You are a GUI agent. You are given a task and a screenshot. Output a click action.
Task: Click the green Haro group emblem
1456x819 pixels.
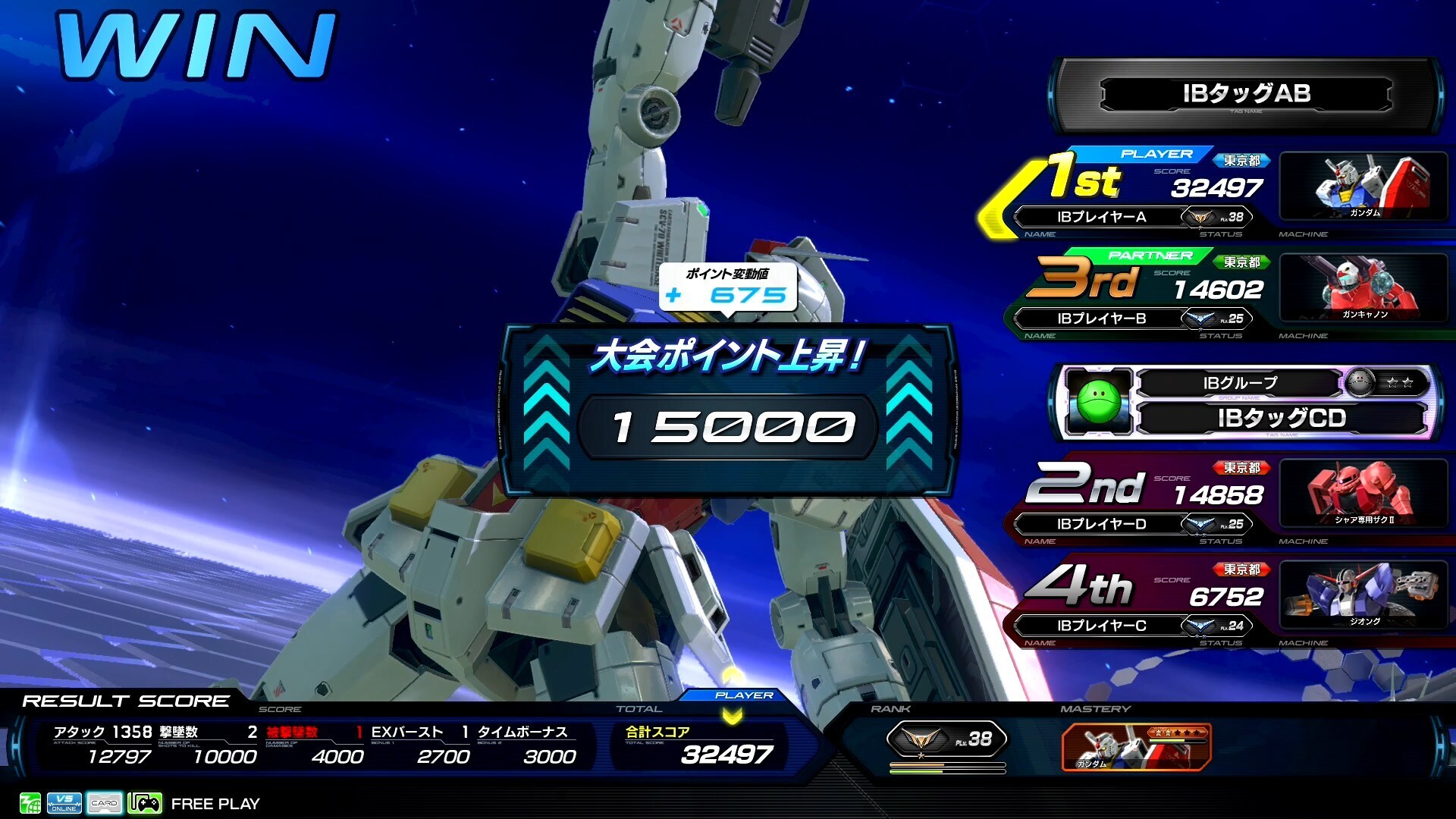coord(1098,403)
